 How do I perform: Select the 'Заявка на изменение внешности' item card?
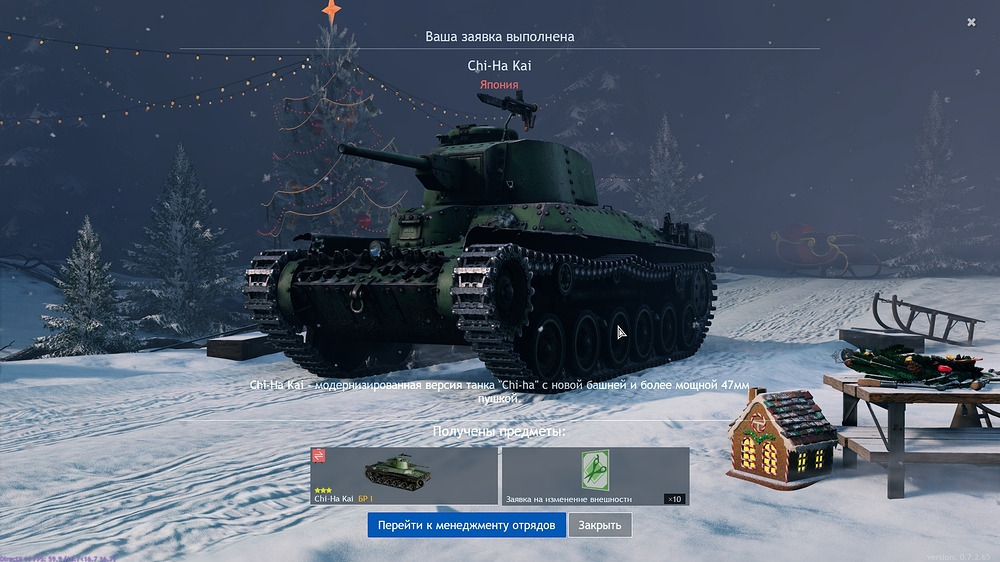tap(595, 475)
